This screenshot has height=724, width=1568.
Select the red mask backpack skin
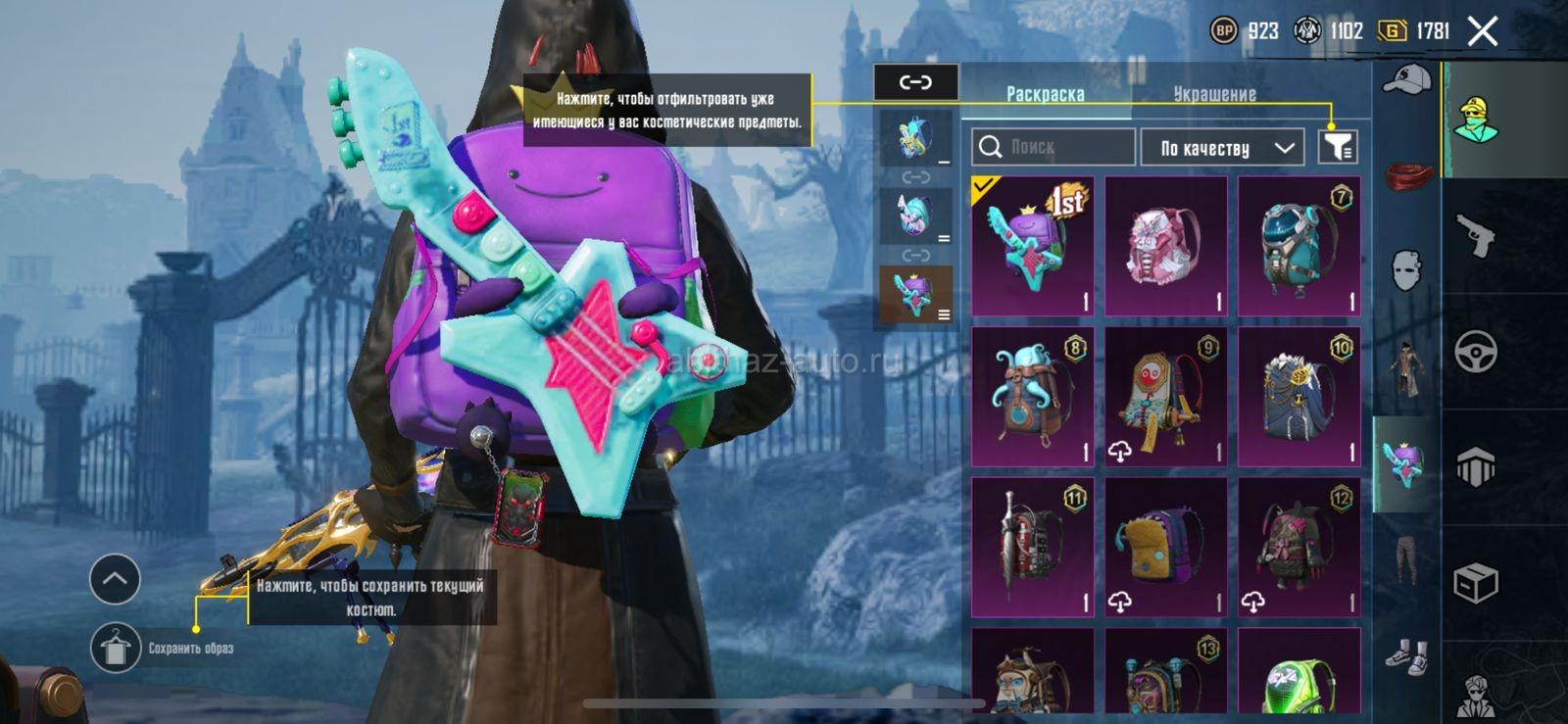tap(1165, 397)
